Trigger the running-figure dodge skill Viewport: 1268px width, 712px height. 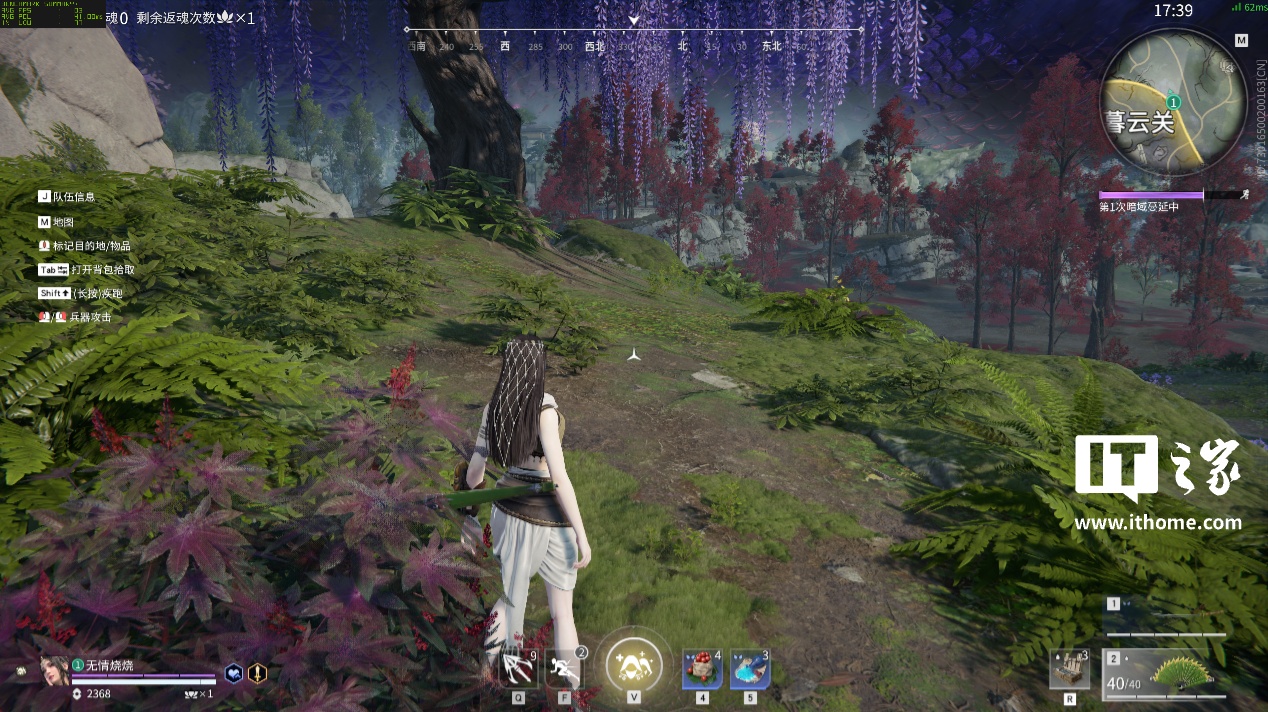click(x=565, y=668)
